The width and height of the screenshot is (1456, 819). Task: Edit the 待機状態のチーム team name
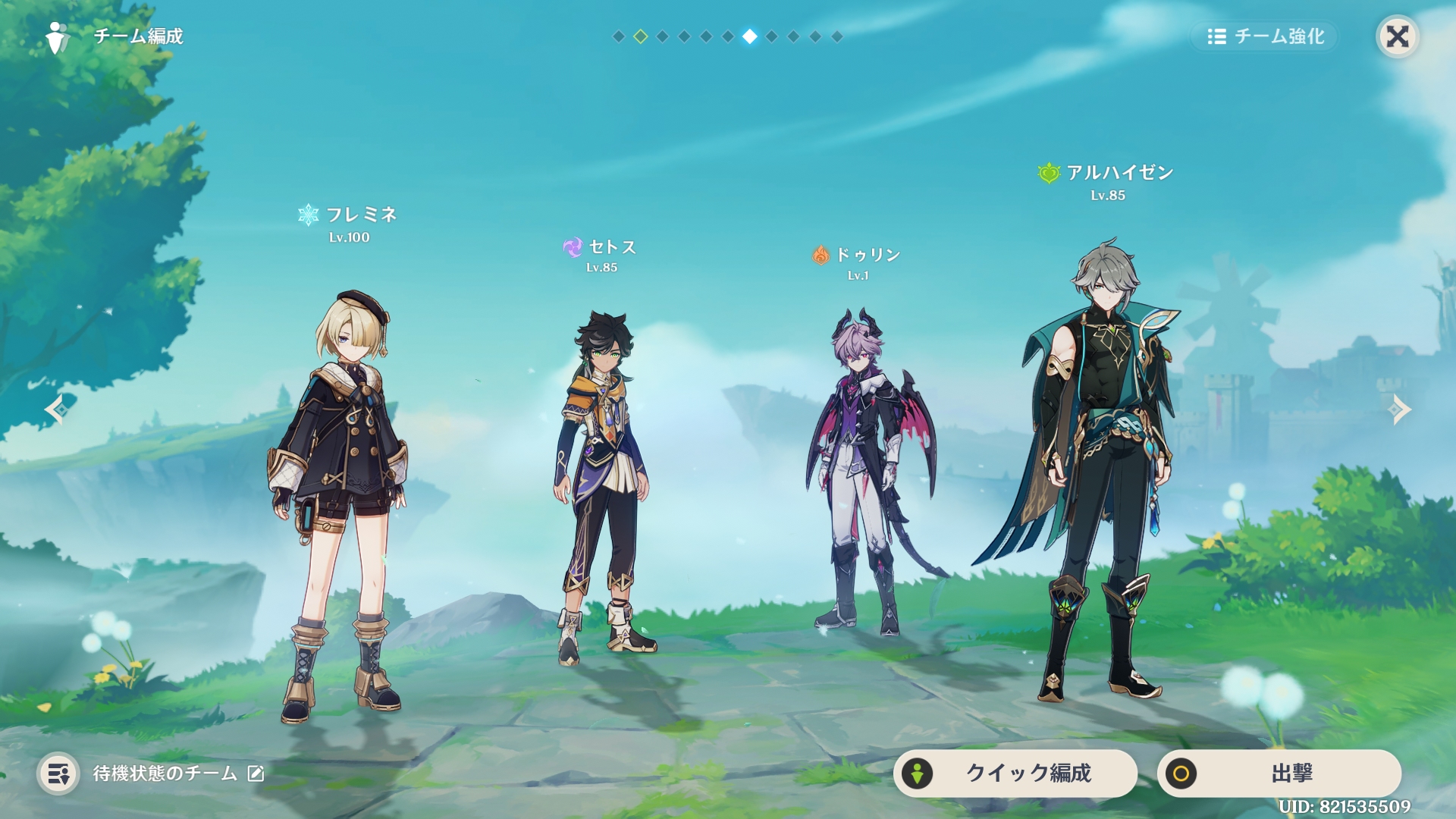256,773
